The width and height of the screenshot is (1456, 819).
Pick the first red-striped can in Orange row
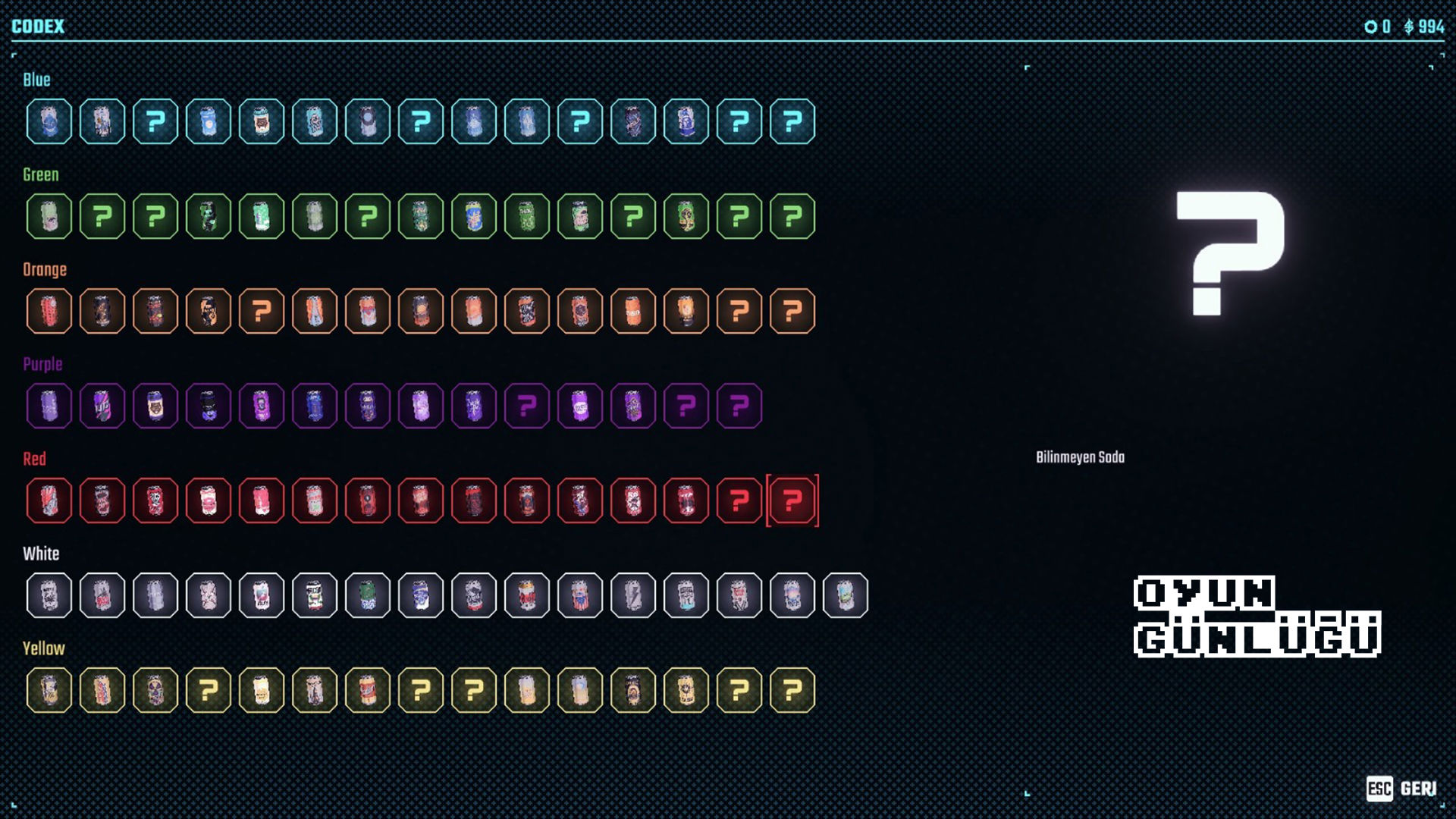[49, 311]
